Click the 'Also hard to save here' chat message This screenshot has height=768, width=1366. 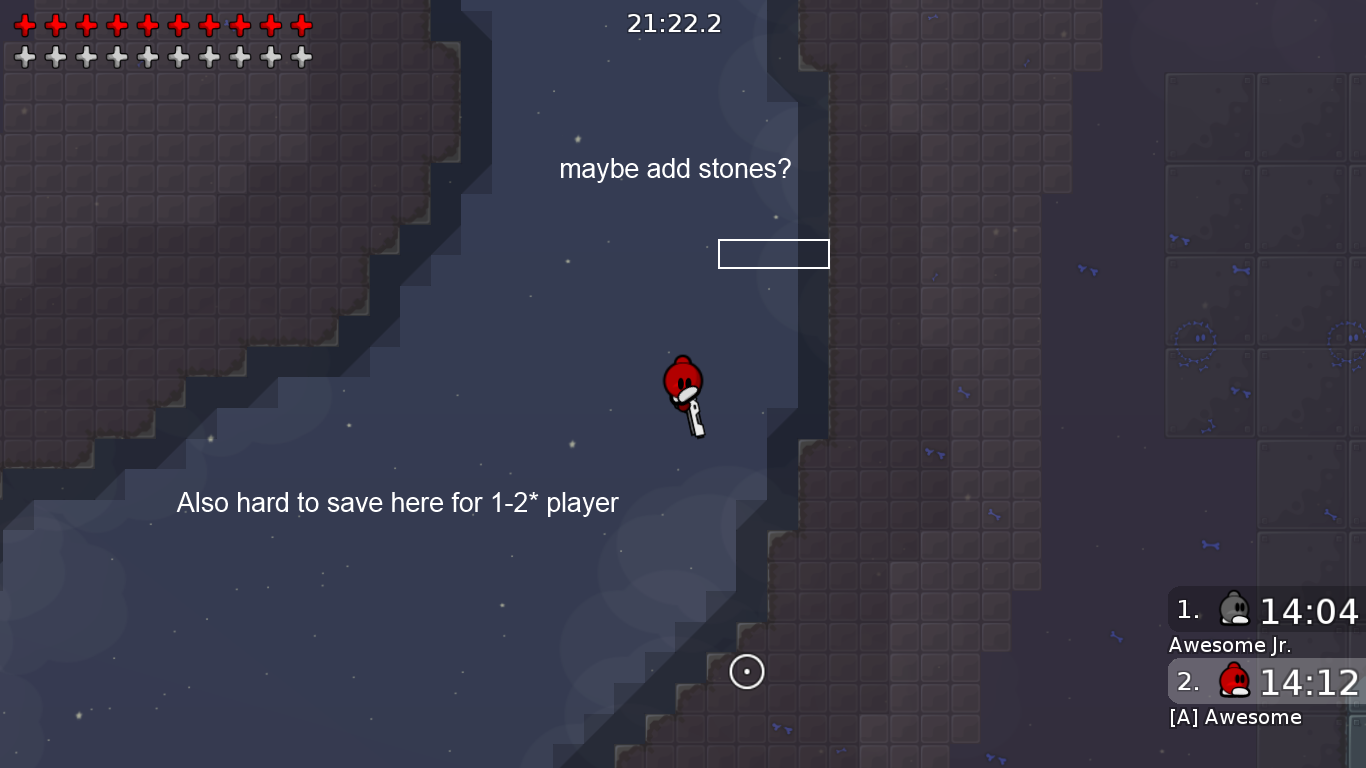(x=397, y=503)
